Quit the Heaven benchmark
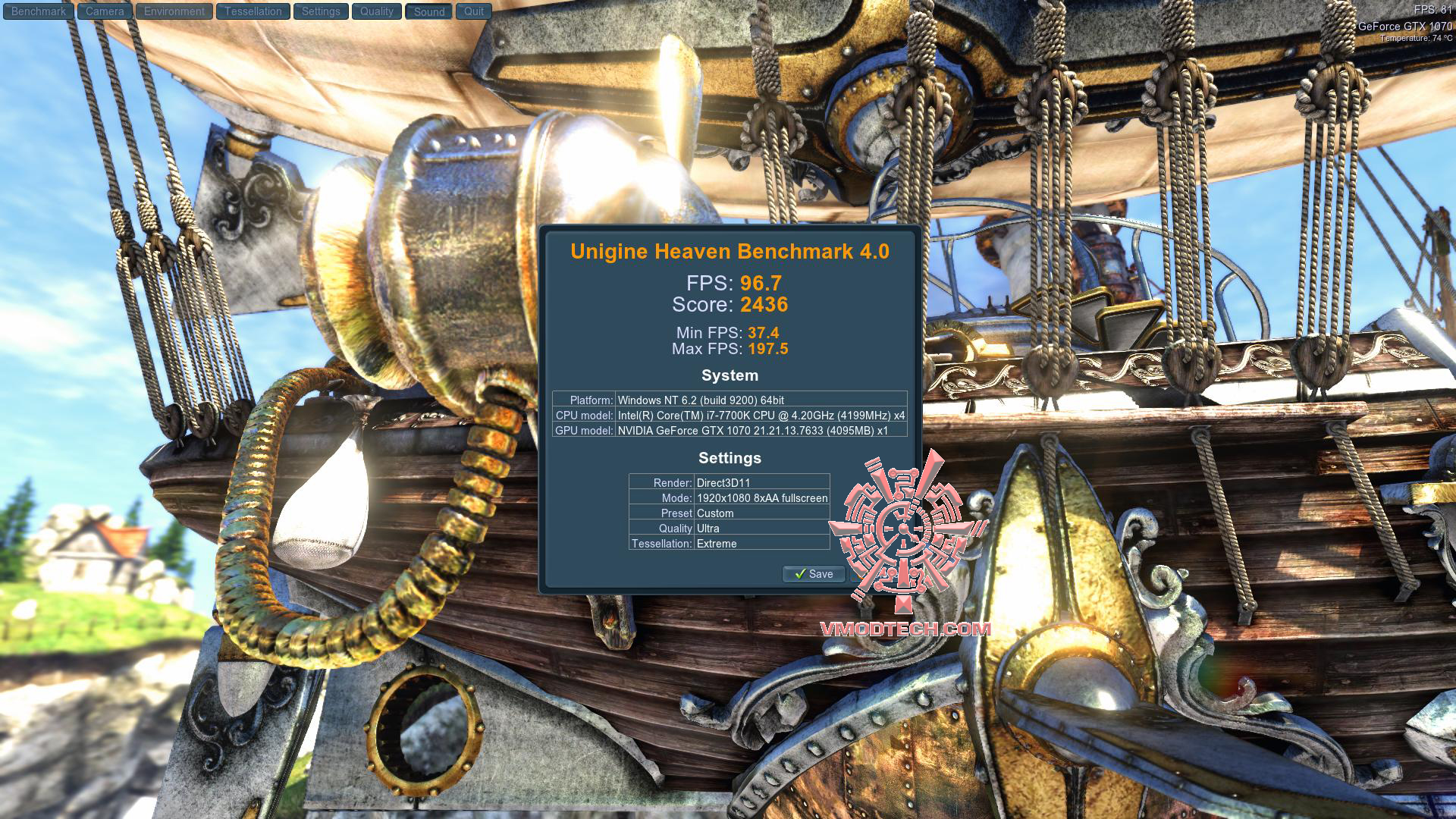Image resolution: width=1456 pixels, height=819 pixels. click(474, 11)
